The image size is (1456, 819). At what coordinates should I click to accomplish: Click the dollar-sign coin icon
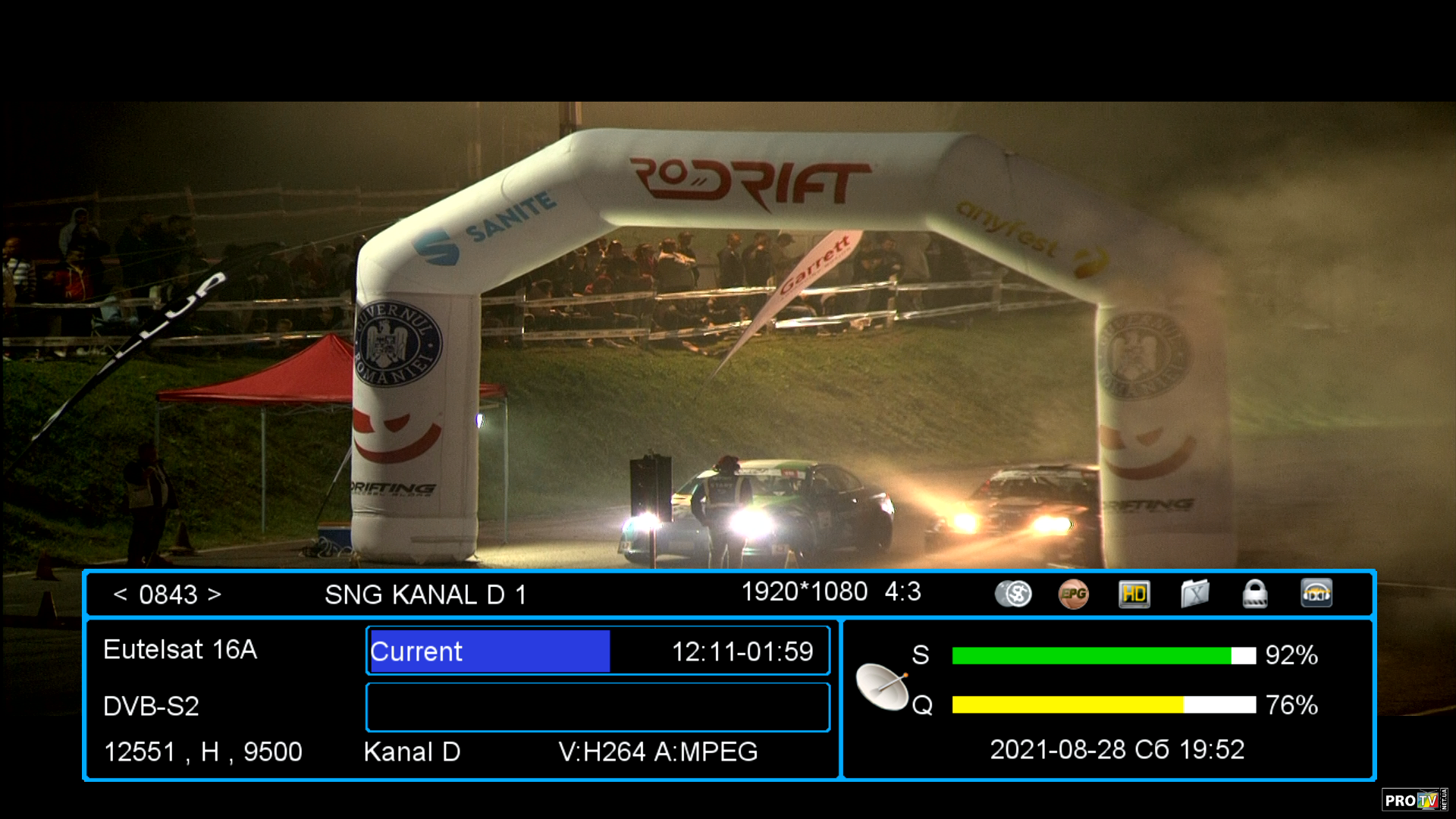pyautogui.click(x=1013, y=594)
